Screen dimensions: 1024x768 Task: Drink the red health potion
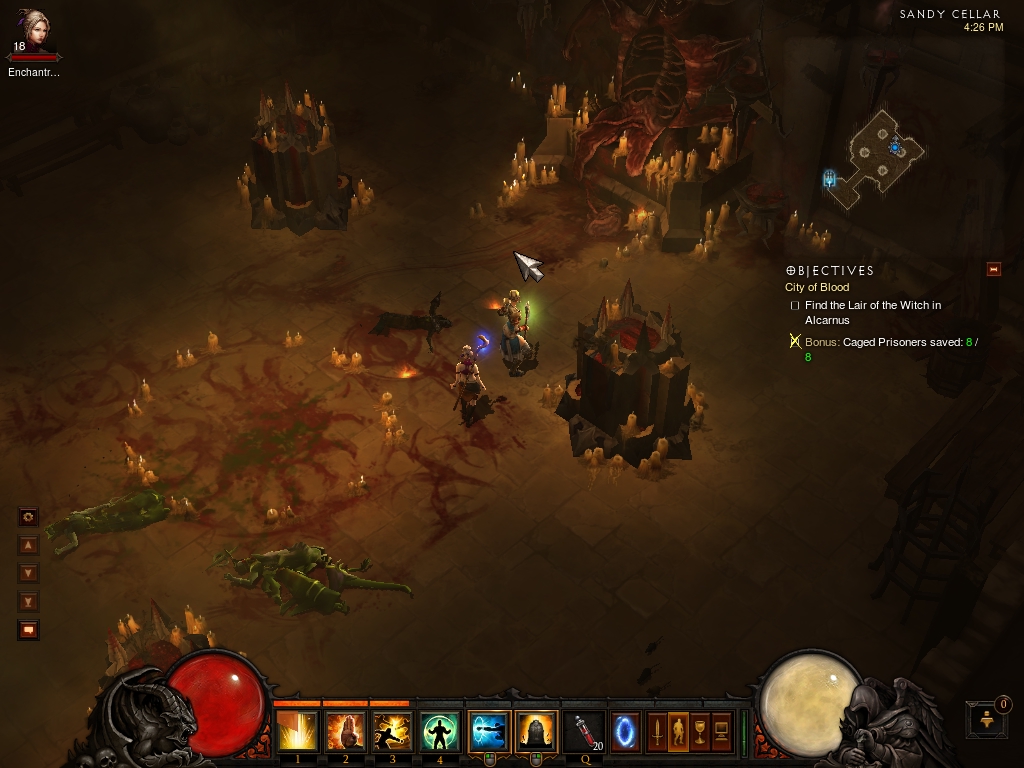(584, 732)
